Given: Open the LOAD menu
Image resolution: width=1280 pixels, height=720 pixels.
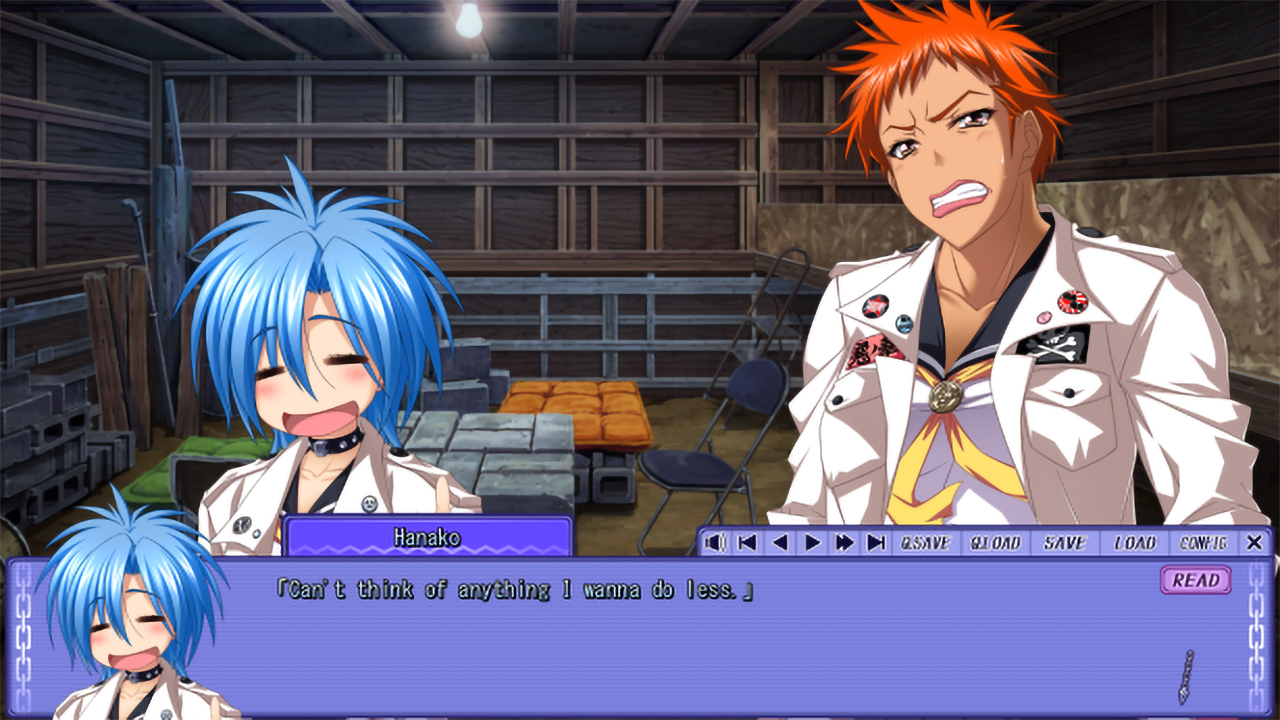Looking at the screenshot, I should [1135, 543].
